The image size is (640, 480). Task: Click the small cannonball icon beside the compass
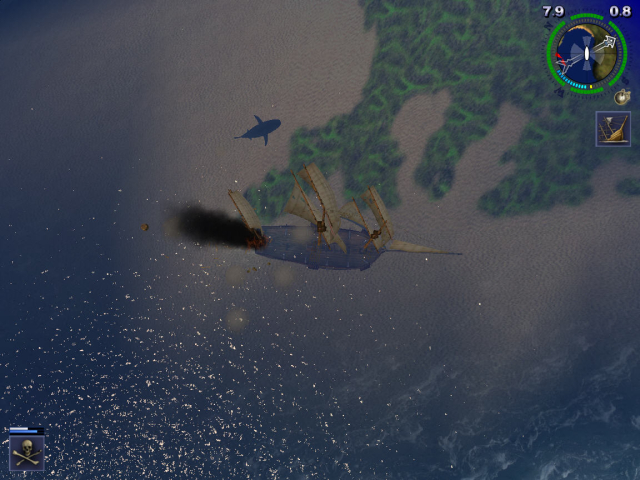[622, 96]
